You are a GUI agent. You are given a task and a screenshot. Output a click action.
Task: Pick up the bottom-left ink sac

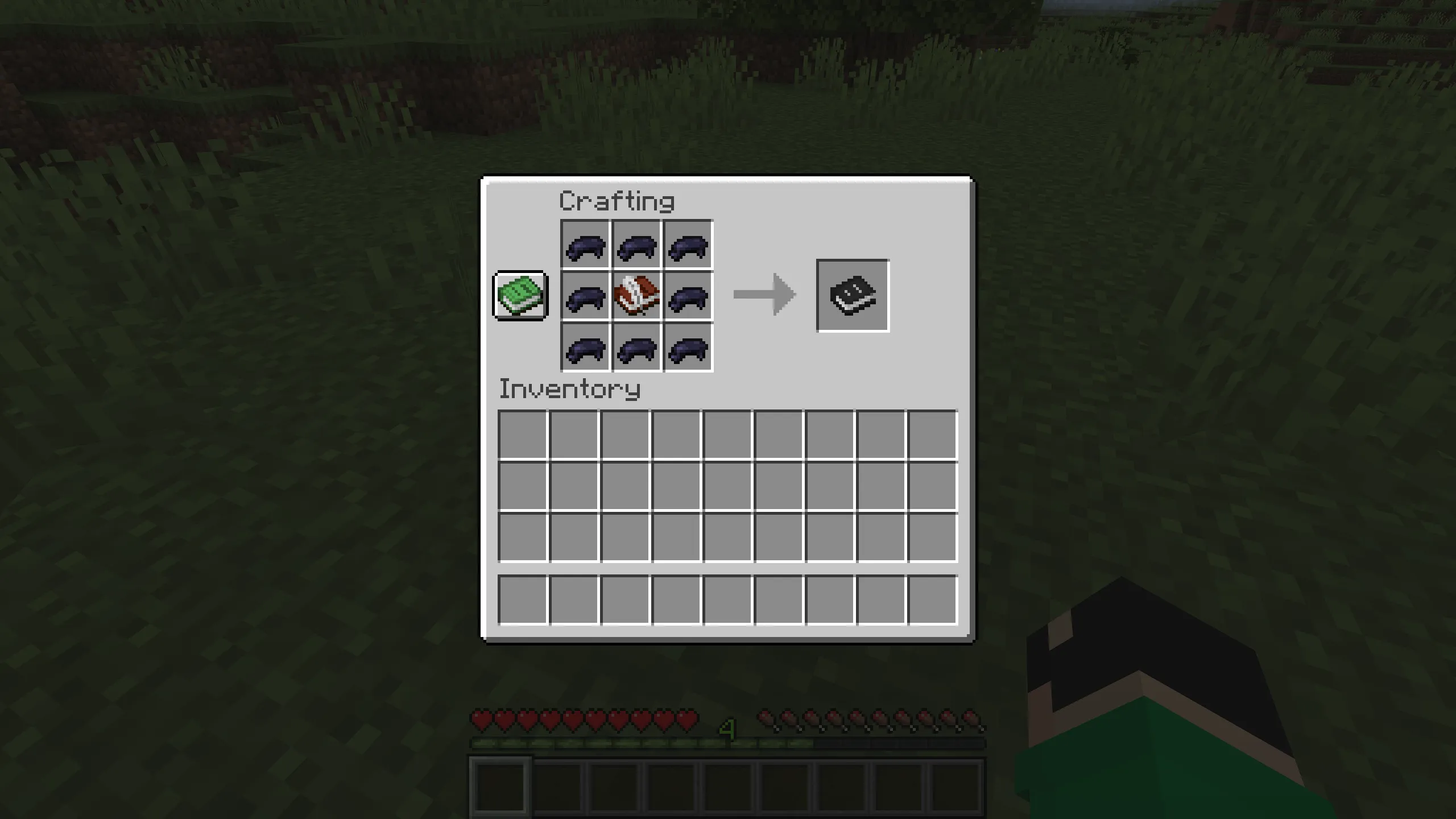(585, 348)
